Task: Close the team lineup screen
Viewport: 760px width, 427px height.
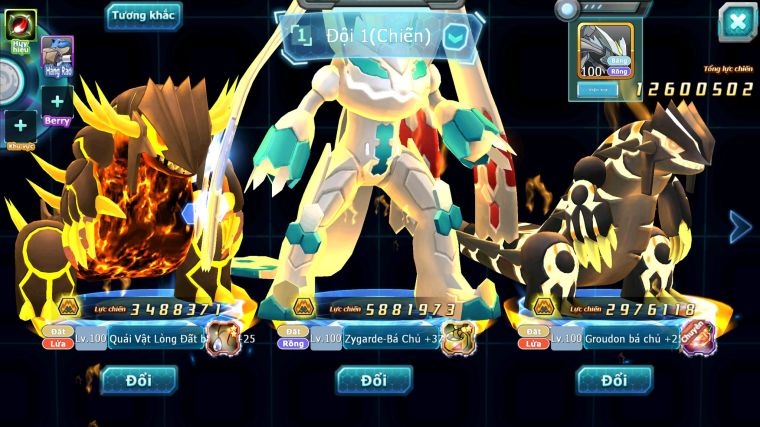Action: coord(737,22)
